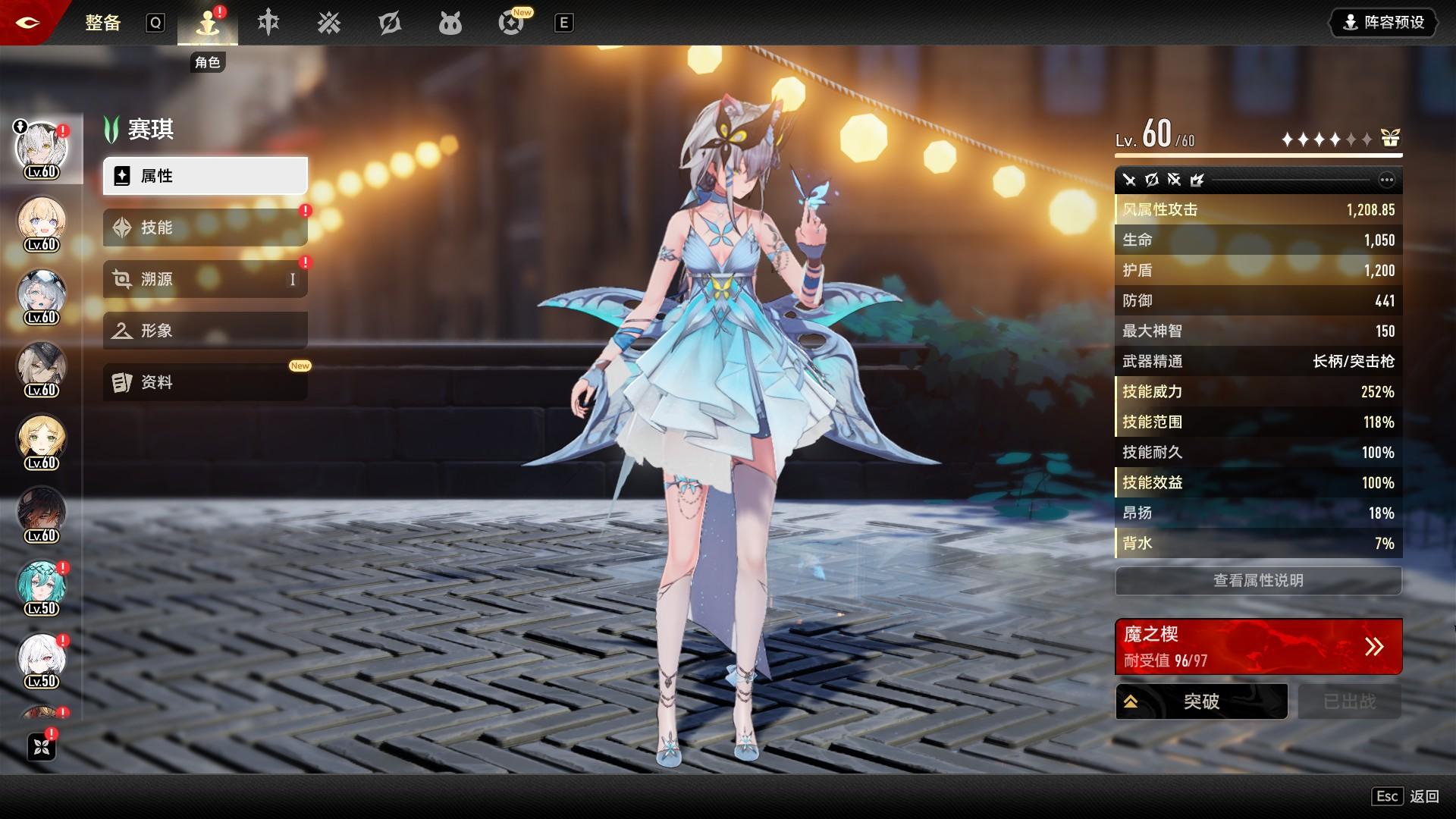Screen dimensions: 1456x819
Task: Open the flower icon at list bottom
Action: click(42, 747)
